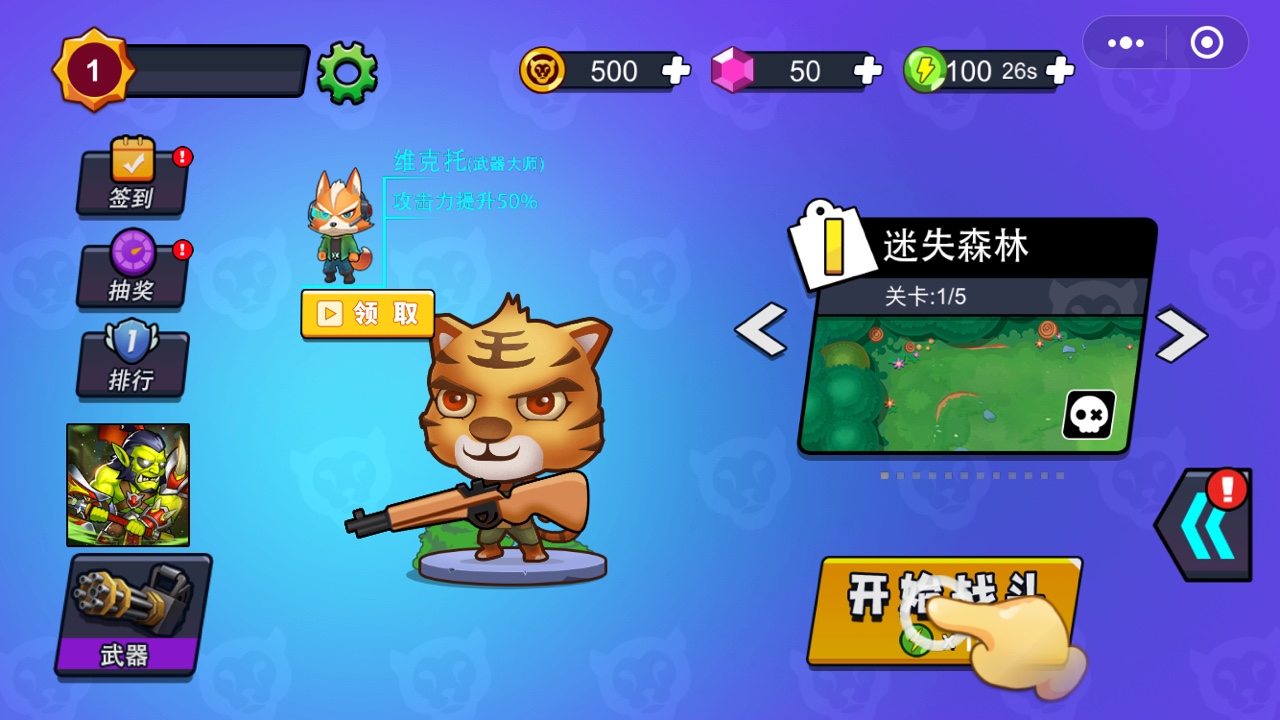
Task: Open the mini-program more options dots menu
Action: pyautogui.click(x=1125, y=43)
